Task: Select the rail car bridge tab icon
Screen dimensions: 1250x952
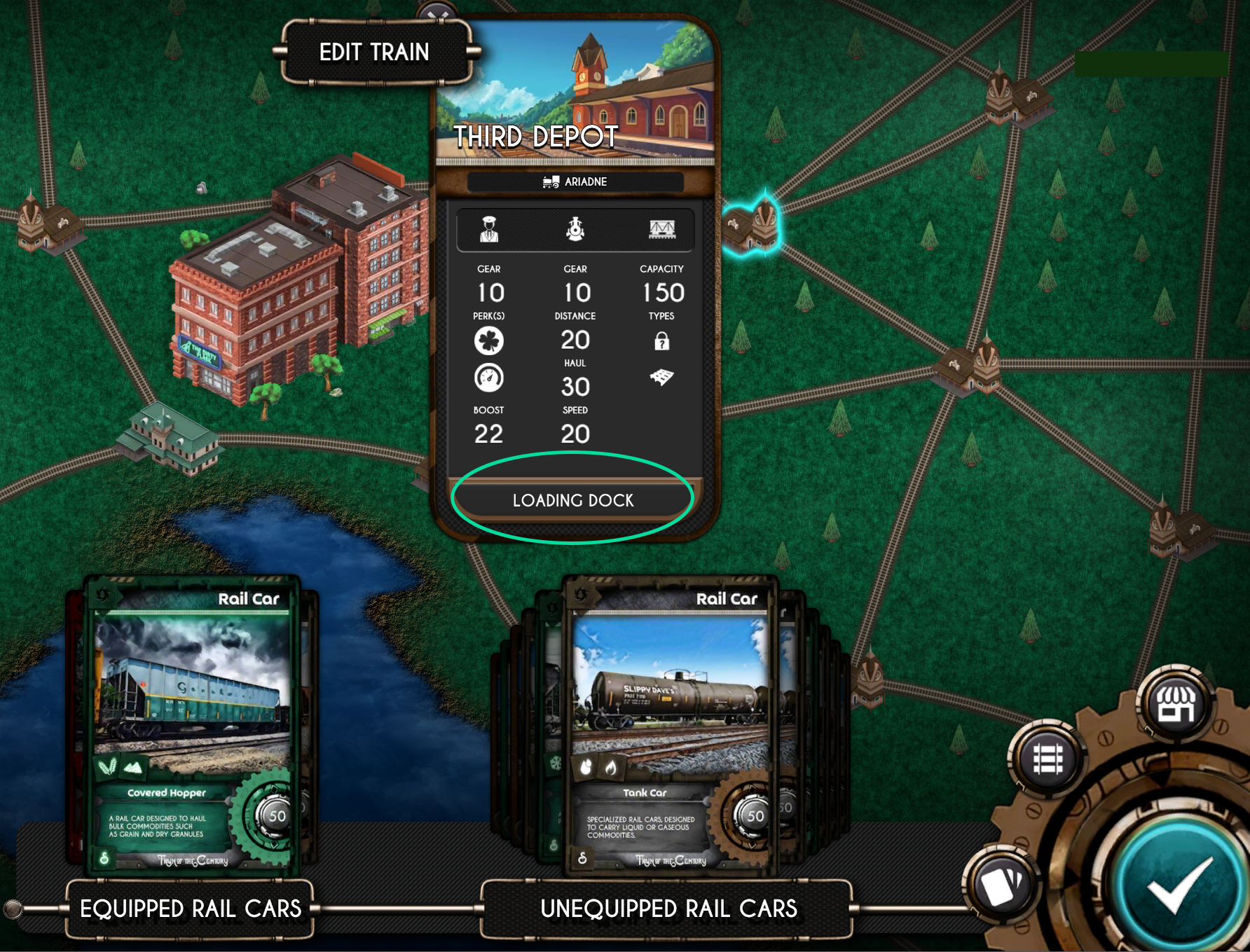Action: tap(661, 229)
